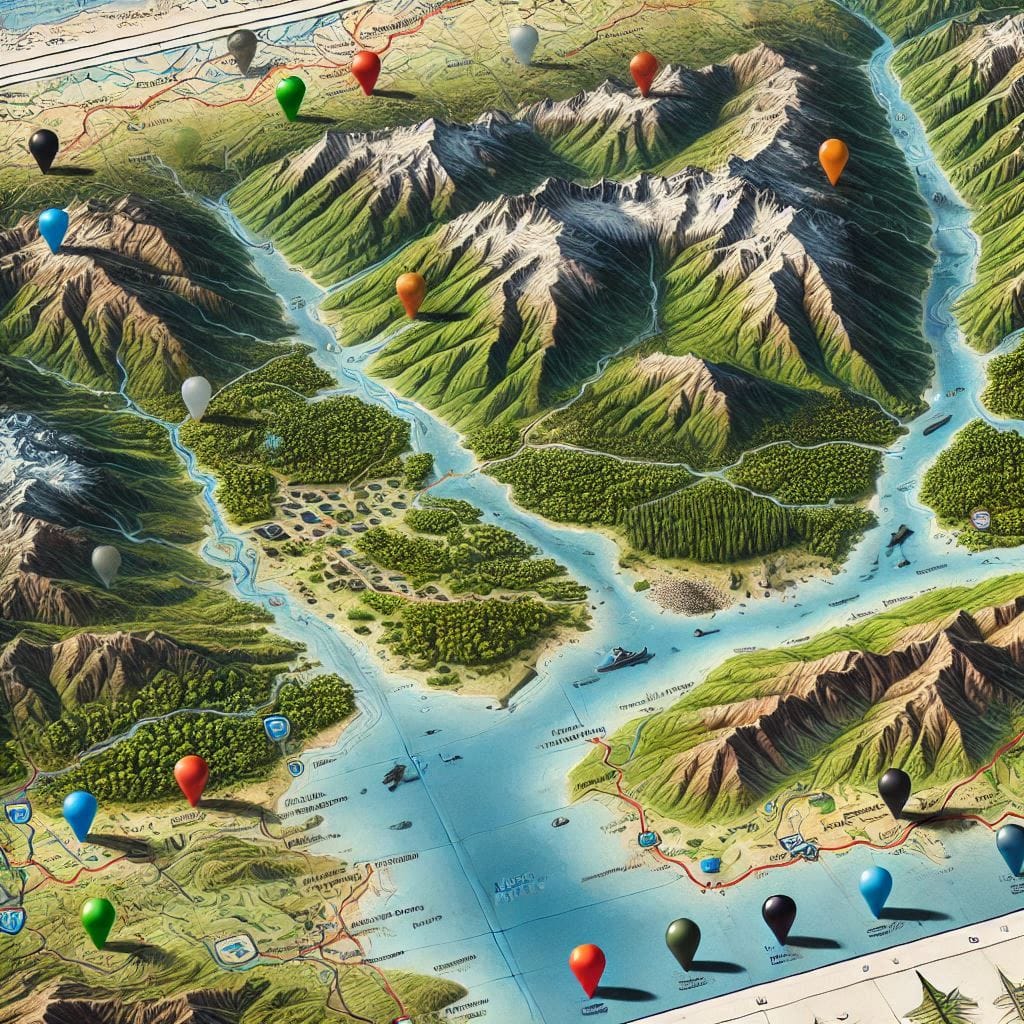The width and height of the screenshot is (1024, 1024).
Task: Choose the red pin floating on the water
Action: click(587, 964)
